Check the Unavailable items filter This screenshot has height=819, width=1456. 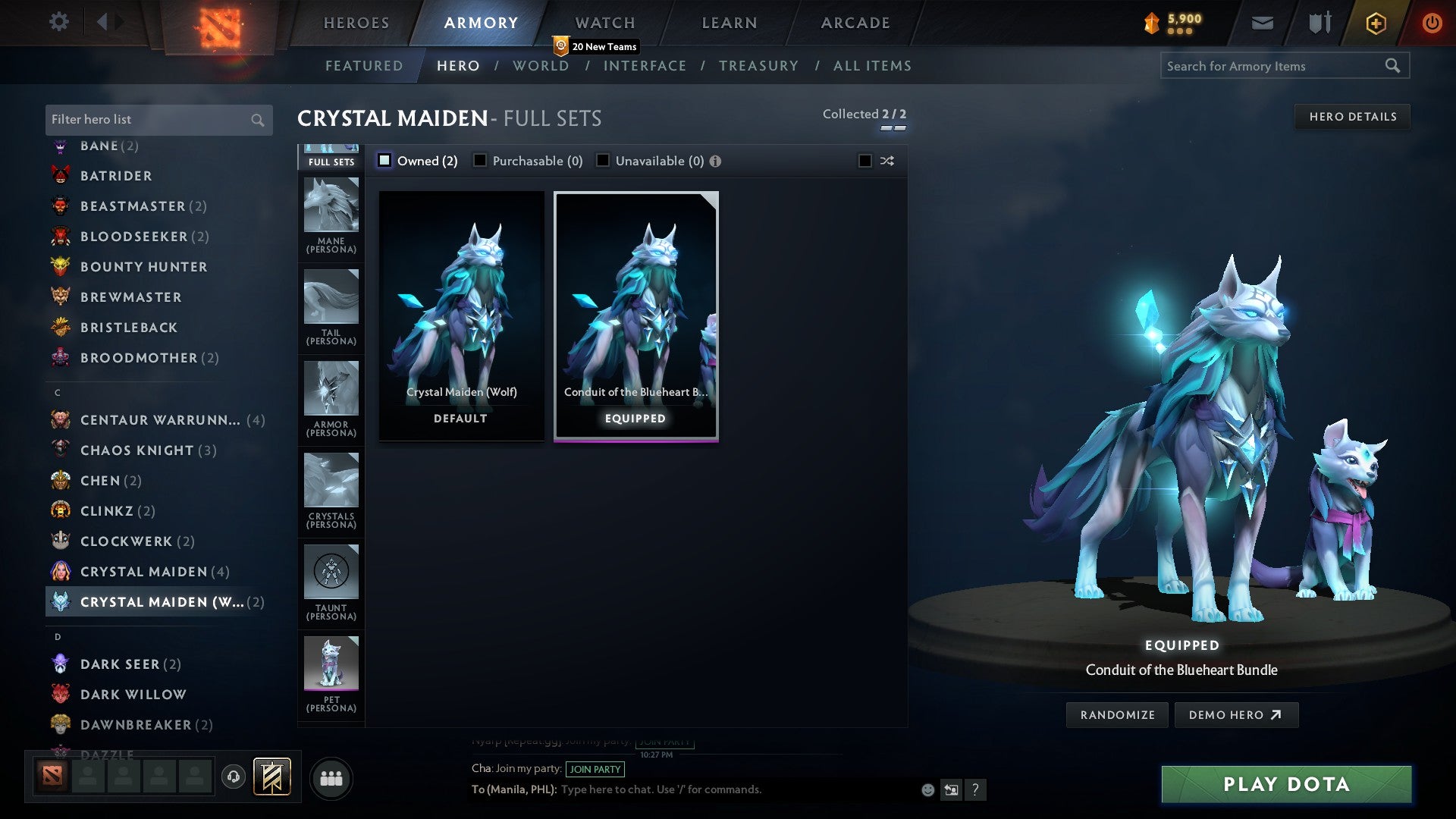pos(603,160)
